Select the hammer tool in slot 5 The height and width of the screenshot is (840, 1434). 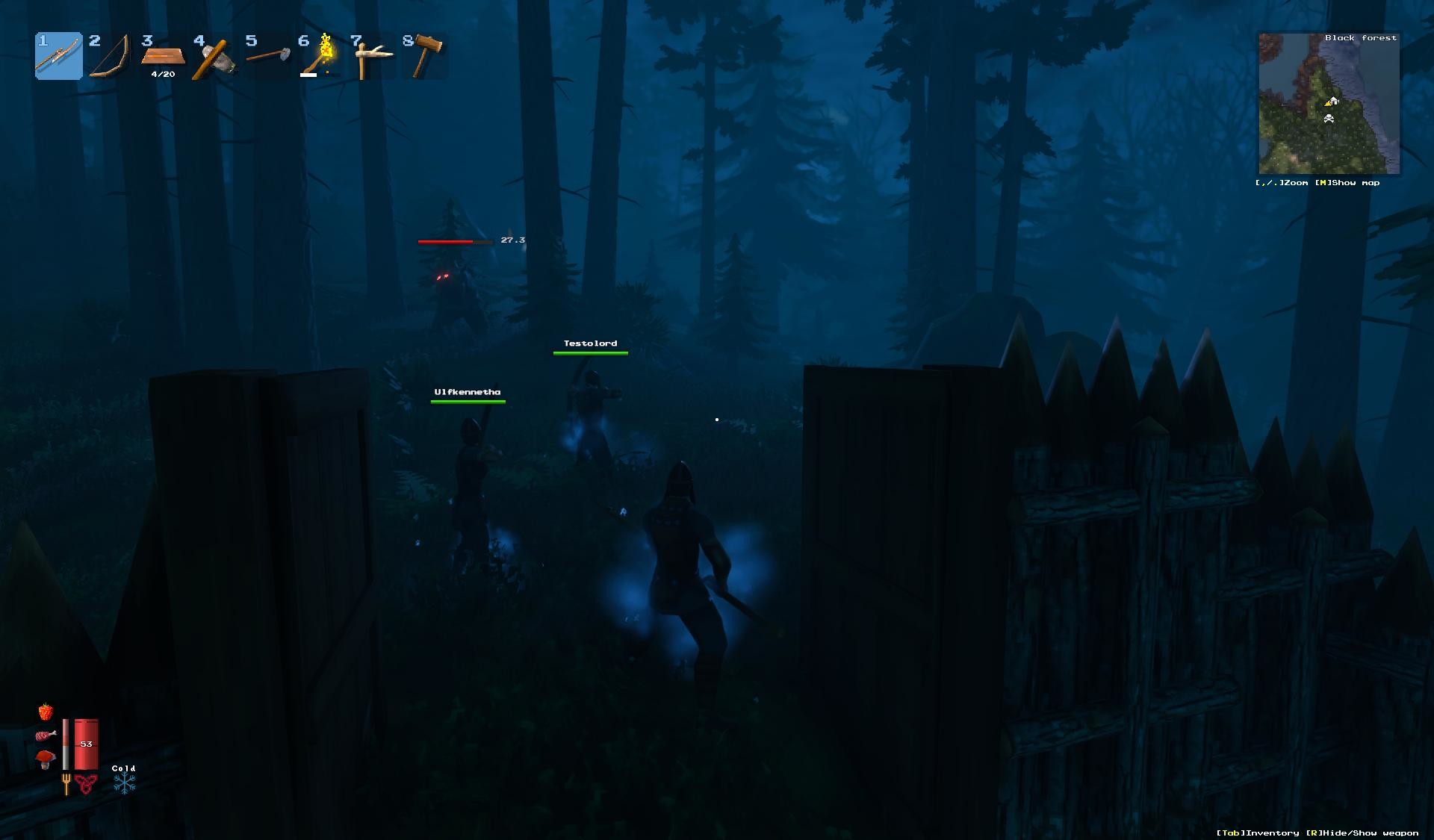pos(267,56)
